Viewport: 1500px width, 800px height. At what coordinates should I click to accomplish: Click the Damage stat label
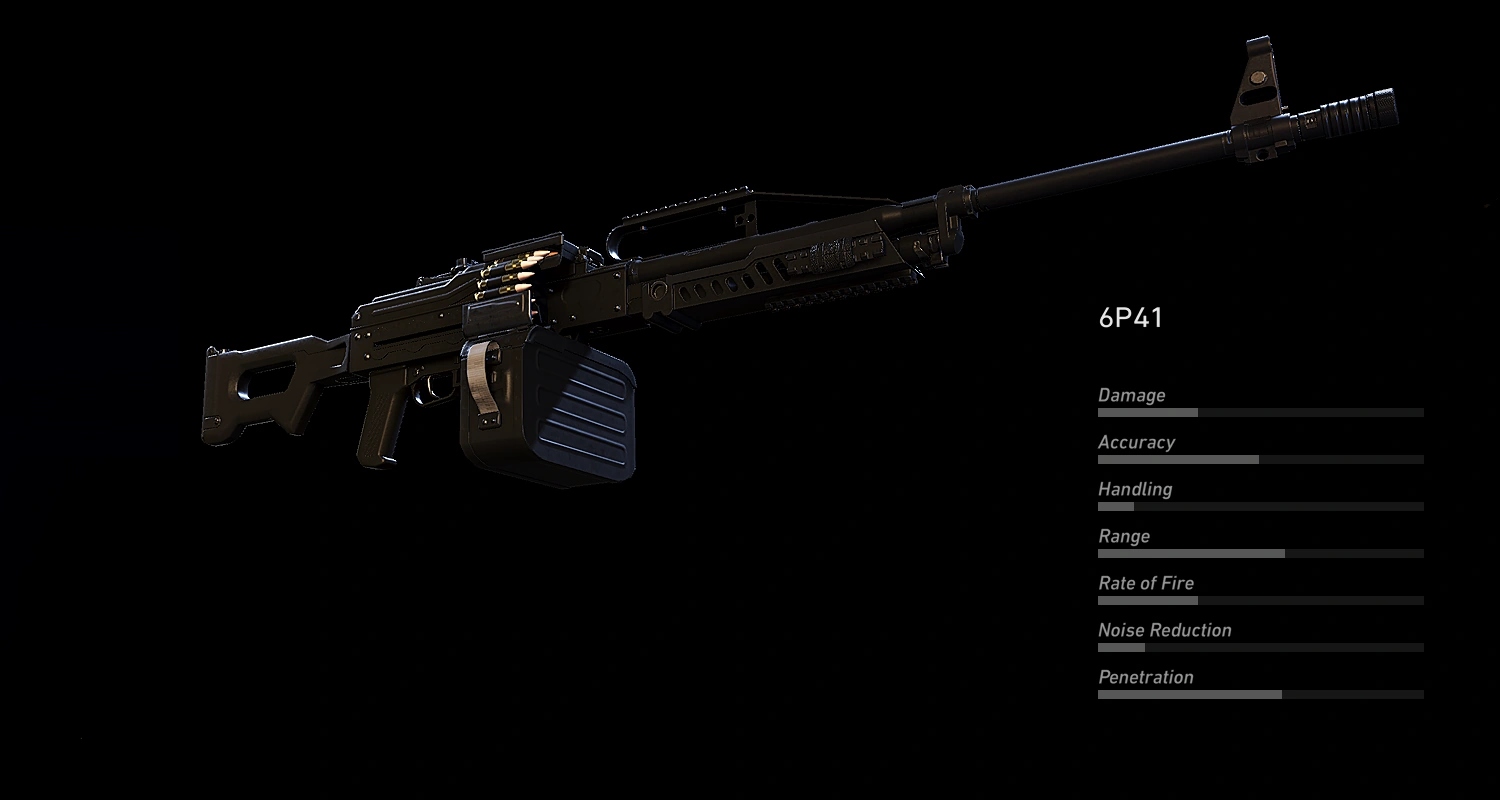1132,395
